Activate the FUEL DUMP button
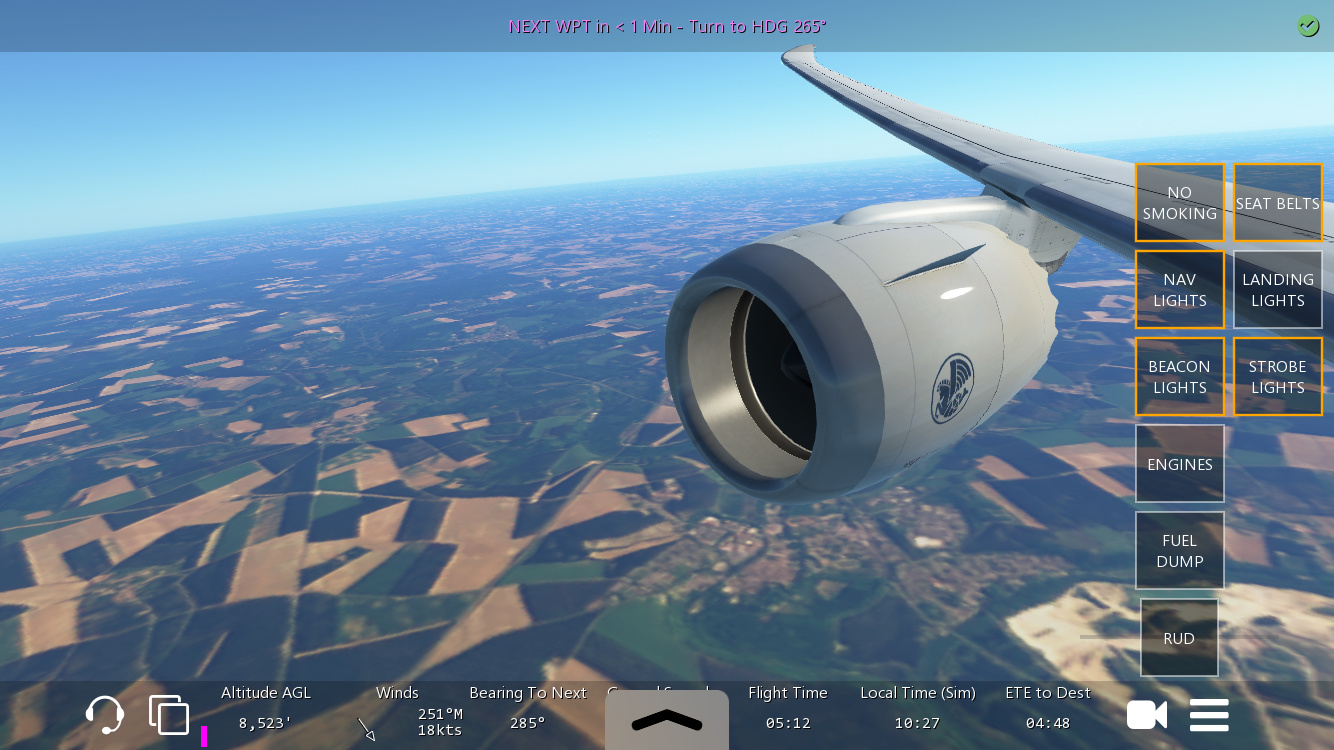Image resolution: width=1334 pixels, height=750 pixels. [x=1179, y=551]
